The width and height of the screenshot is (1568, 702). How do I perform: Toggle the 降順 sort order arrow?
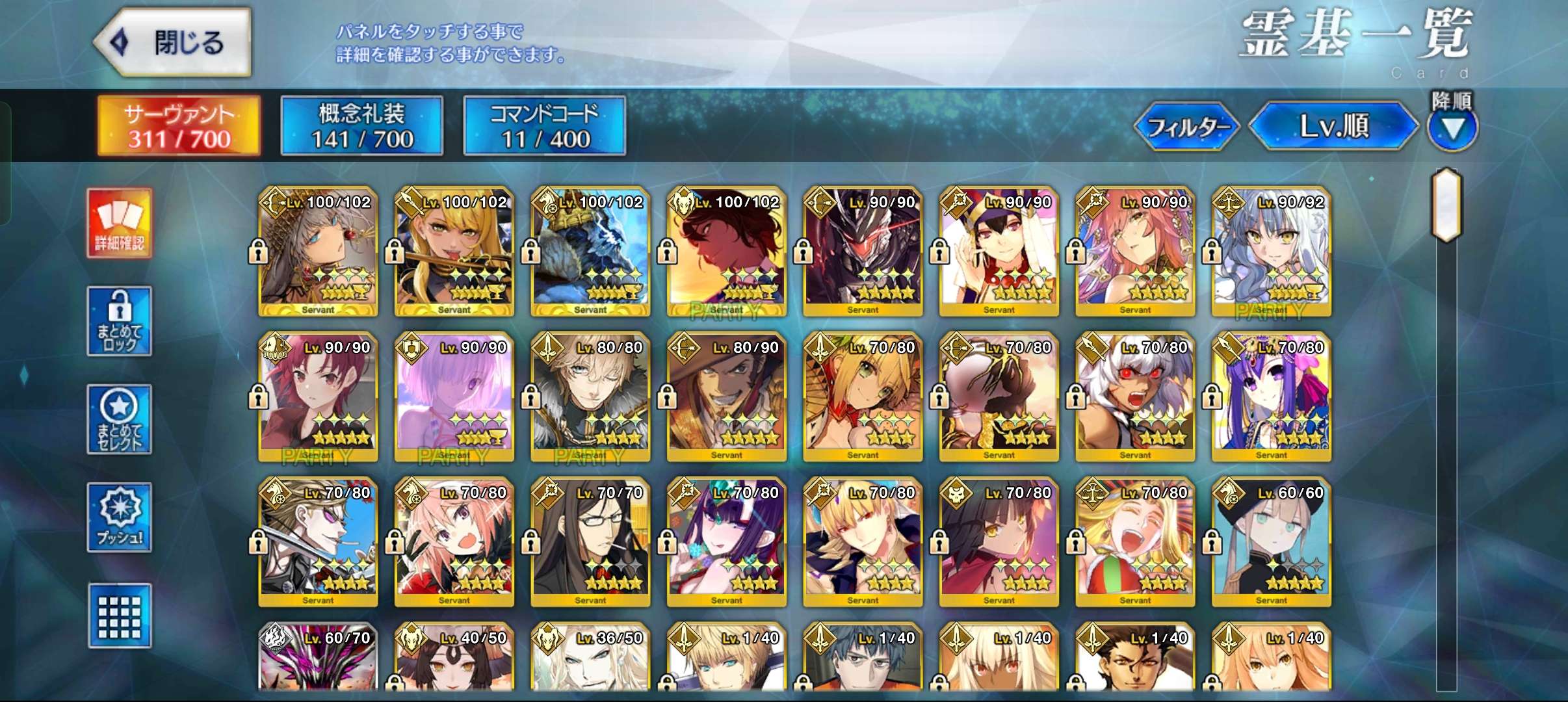(1452, 127)
